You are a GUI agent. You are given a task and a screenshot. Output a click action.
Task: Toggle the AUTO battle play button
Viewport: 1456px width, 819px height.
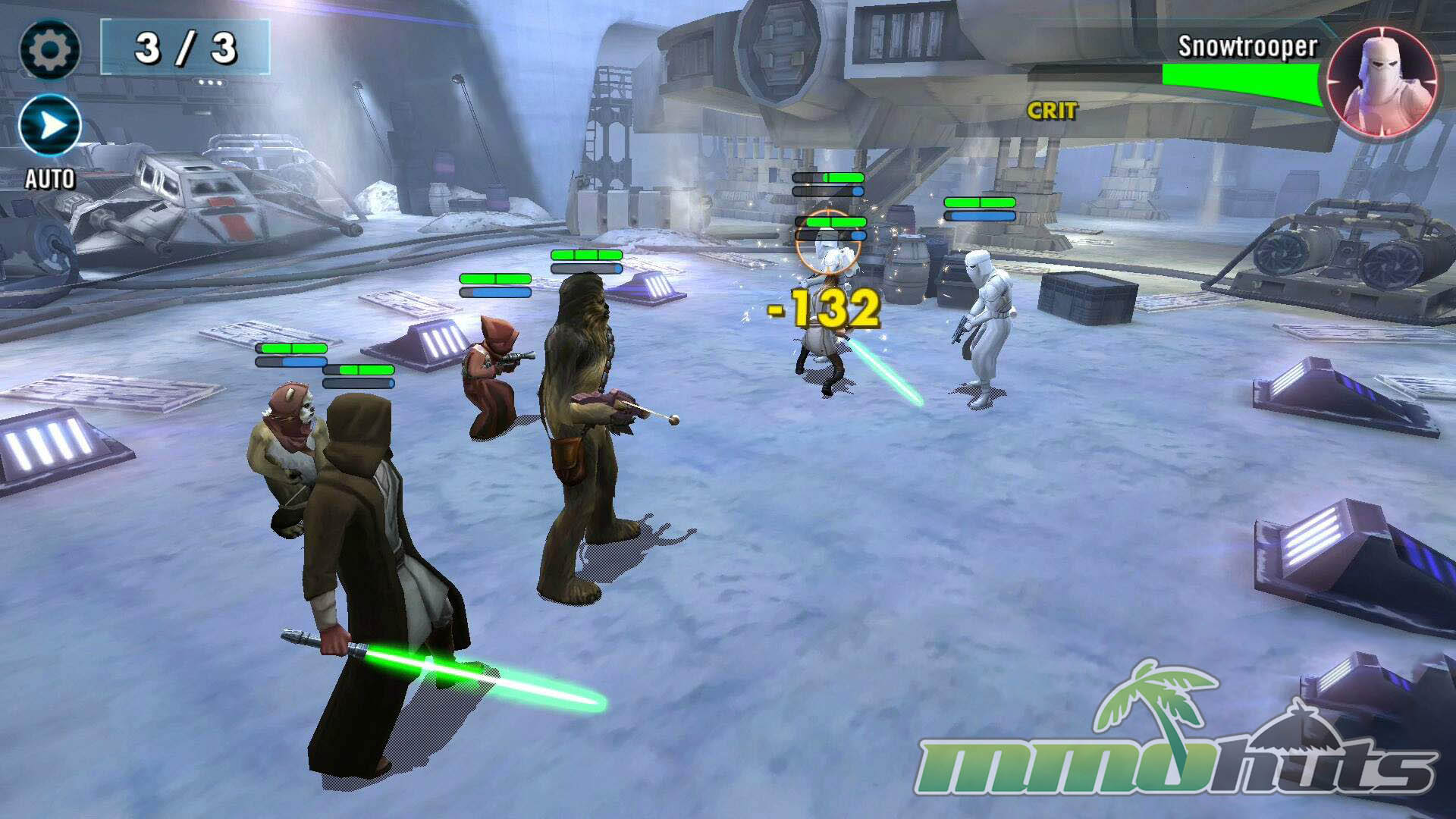(50, 126)
